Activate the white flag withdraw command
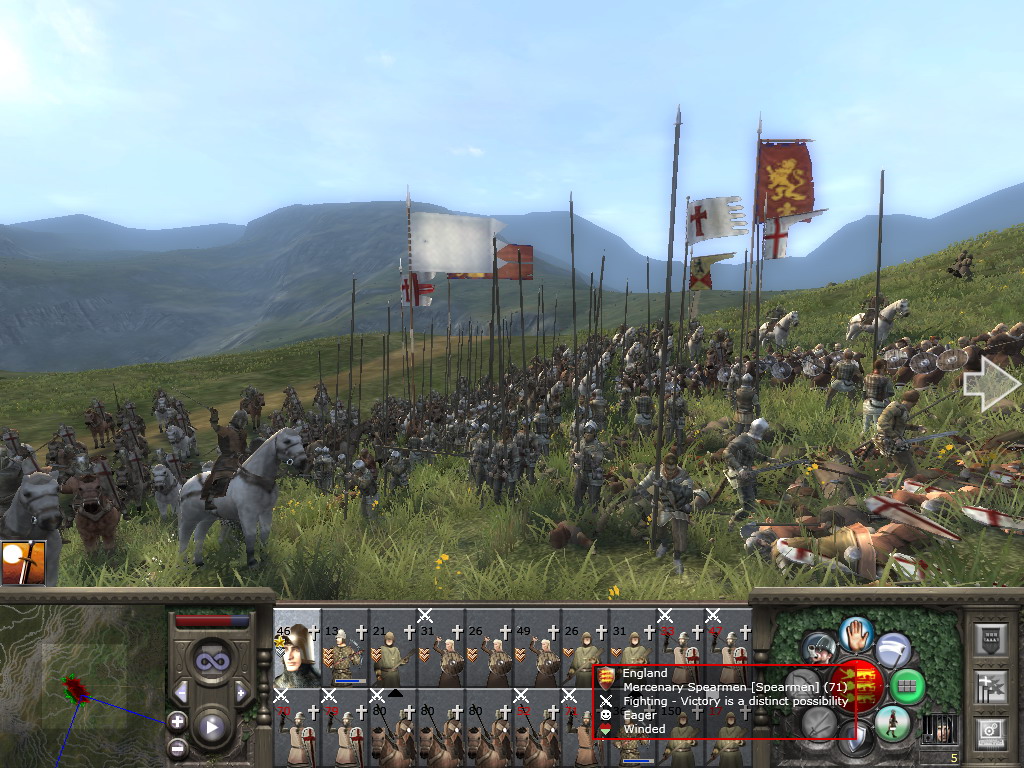The width and height of the screenshot is (1024, 768). tap(893, 650)
